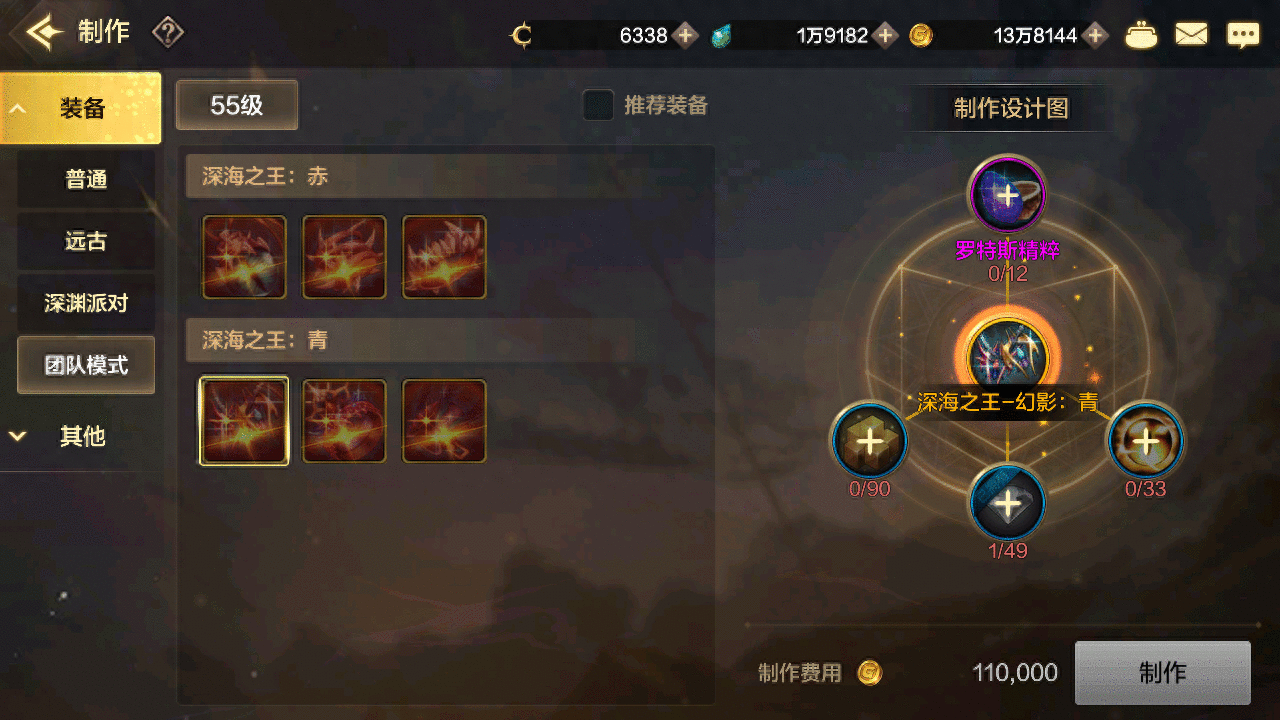Open the 55级 level selector
Screen dimensions: 1280x720
[x=236, y=105]
